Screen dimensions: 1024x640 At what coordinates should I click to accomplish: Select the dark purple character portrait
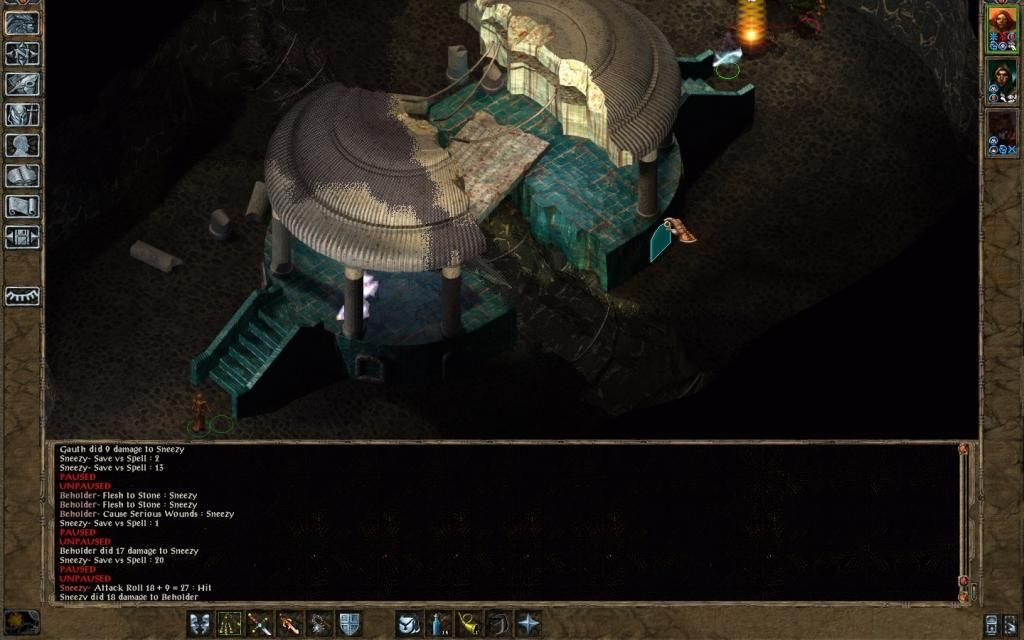point(1001,127)
